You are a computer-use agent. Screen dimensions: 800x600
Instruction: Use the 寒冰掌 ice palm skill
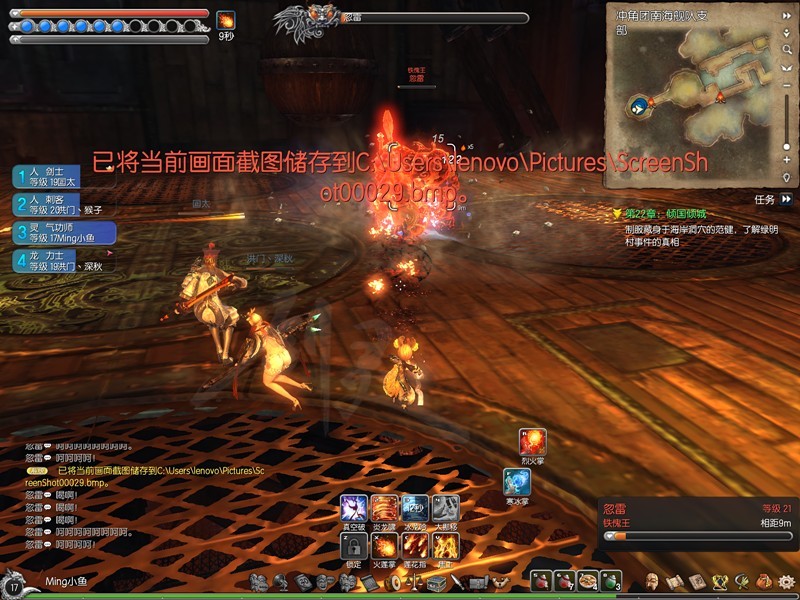pos(517,482)
